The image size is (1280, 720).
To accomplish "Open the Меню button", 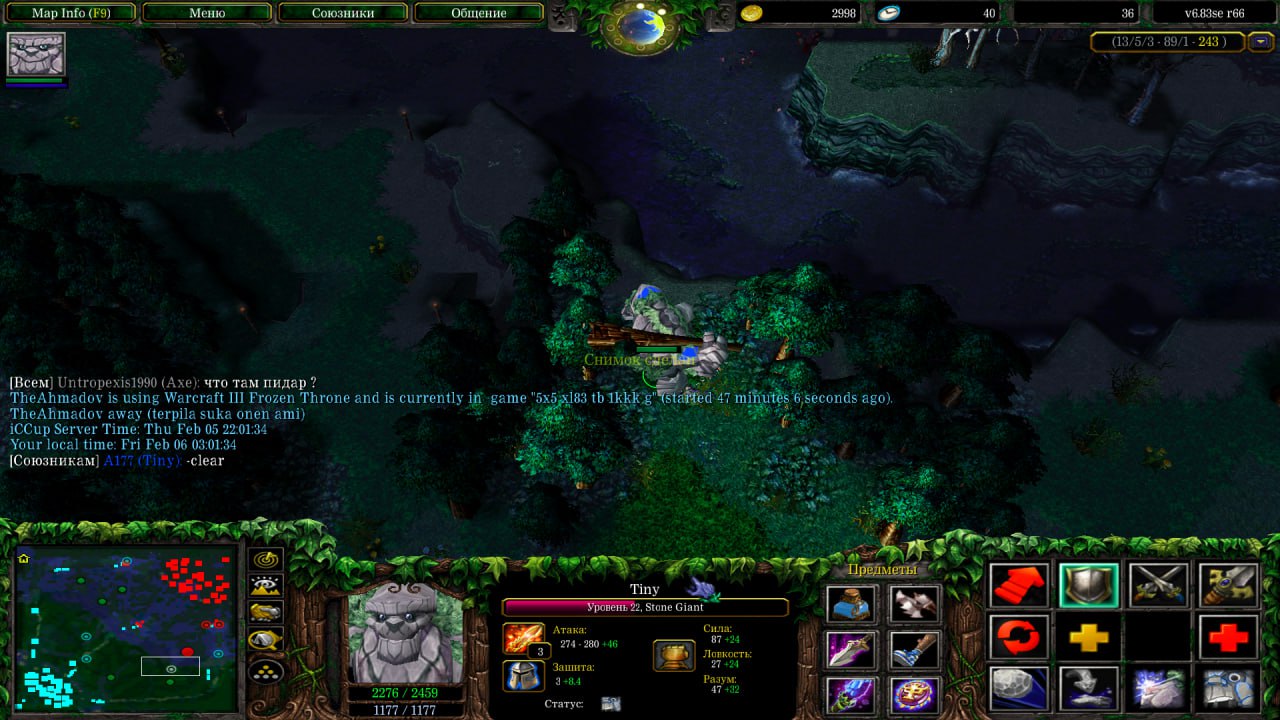I will (x=207, y=13).
